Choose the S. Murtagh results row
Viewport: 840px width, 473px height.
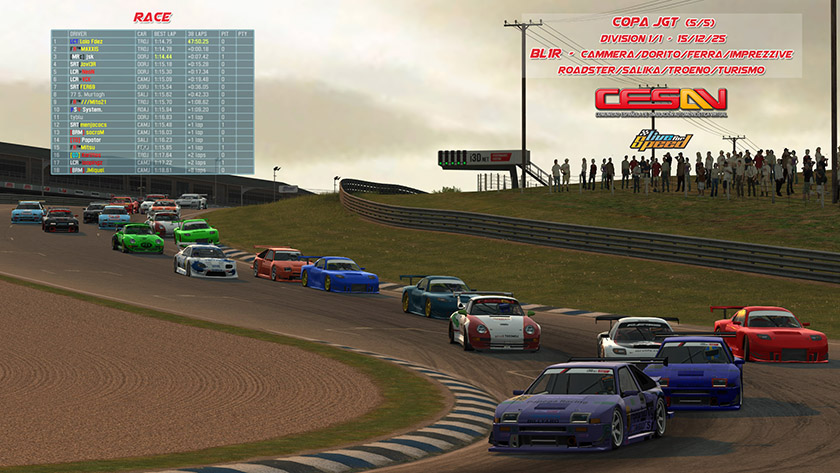point(93,94)
